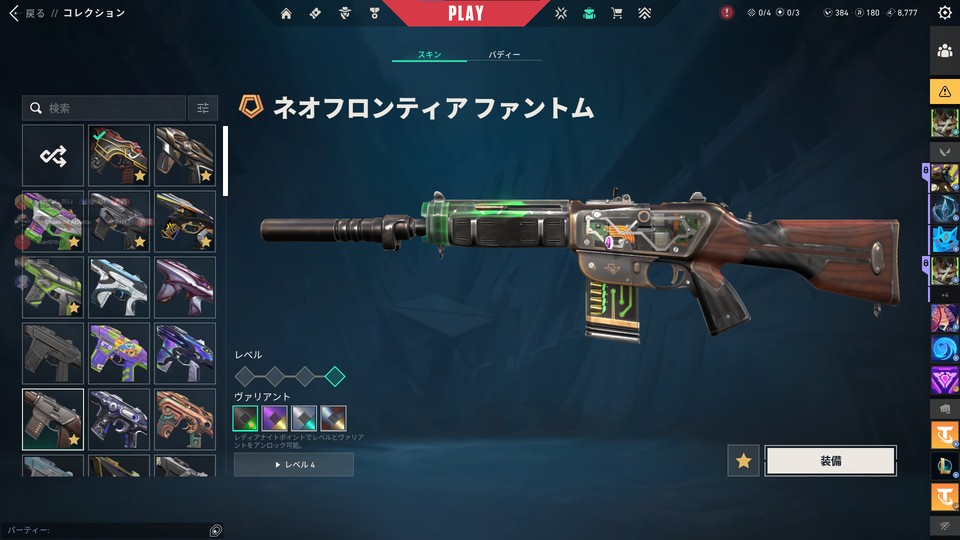Select the purple graffiti Phantom skin
Viewport: 960px width, 540px height.
pyautogui.click(x=119, y=353)
